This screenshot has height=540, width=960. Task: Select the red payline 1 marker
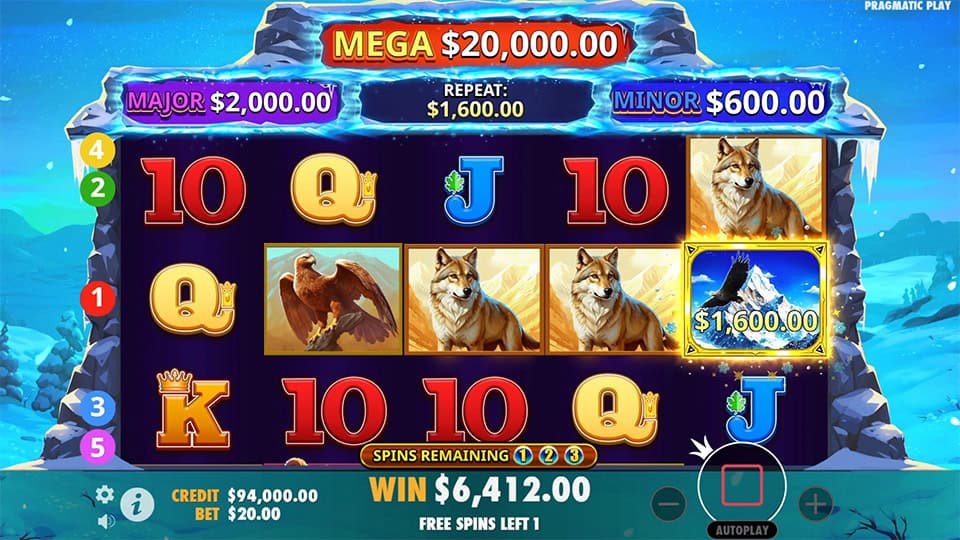98,296
